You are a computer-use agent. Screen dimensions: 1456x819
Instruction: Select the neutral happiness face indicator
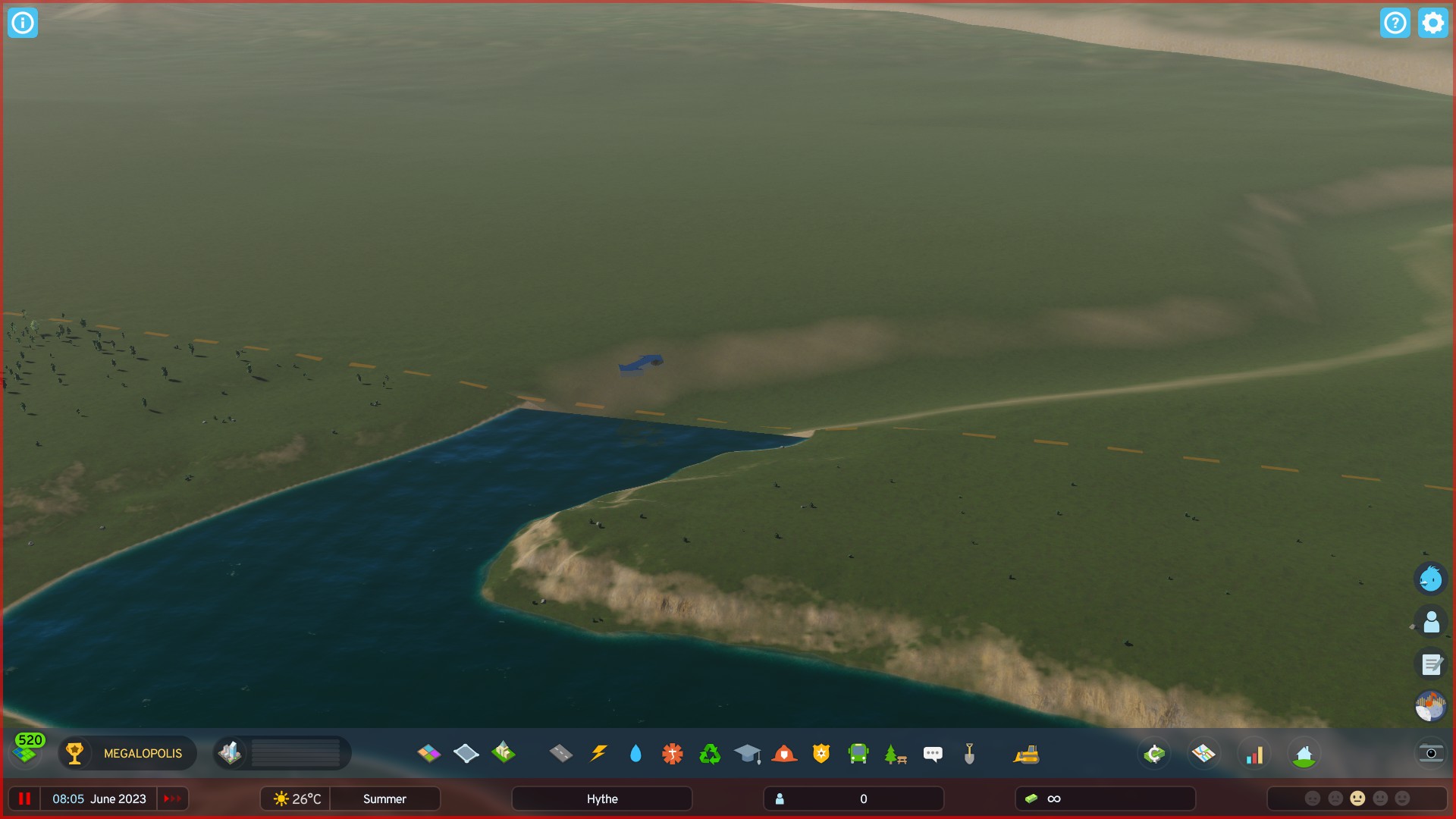click(1357, 798)
